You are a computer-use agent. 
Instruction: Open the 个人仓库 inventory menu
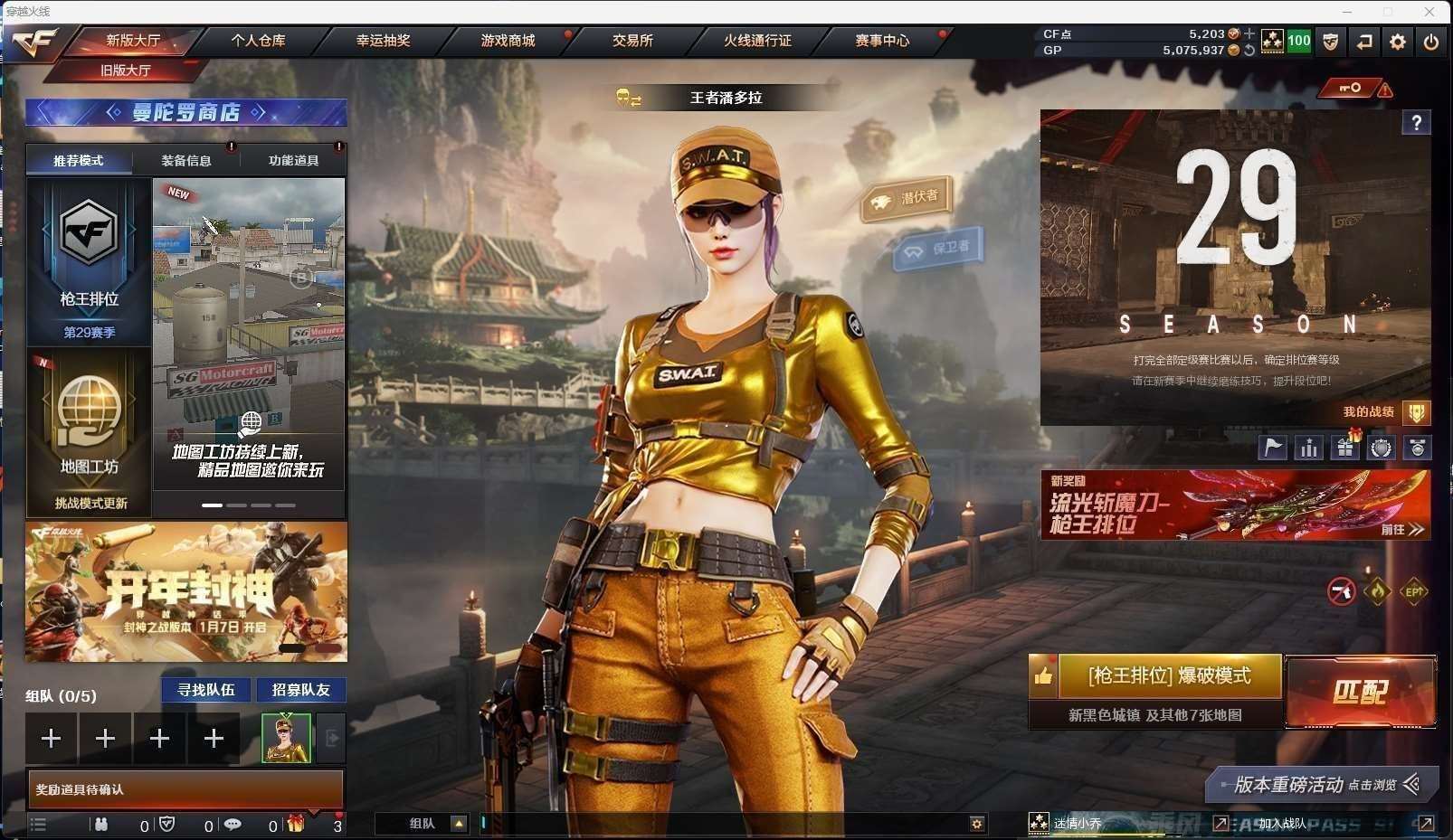coord(258,41)
